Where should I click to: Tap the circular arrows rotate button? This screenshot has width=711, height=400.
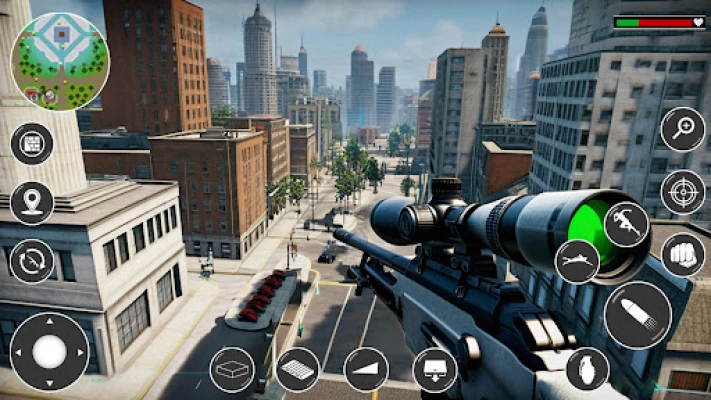(32, 261)
